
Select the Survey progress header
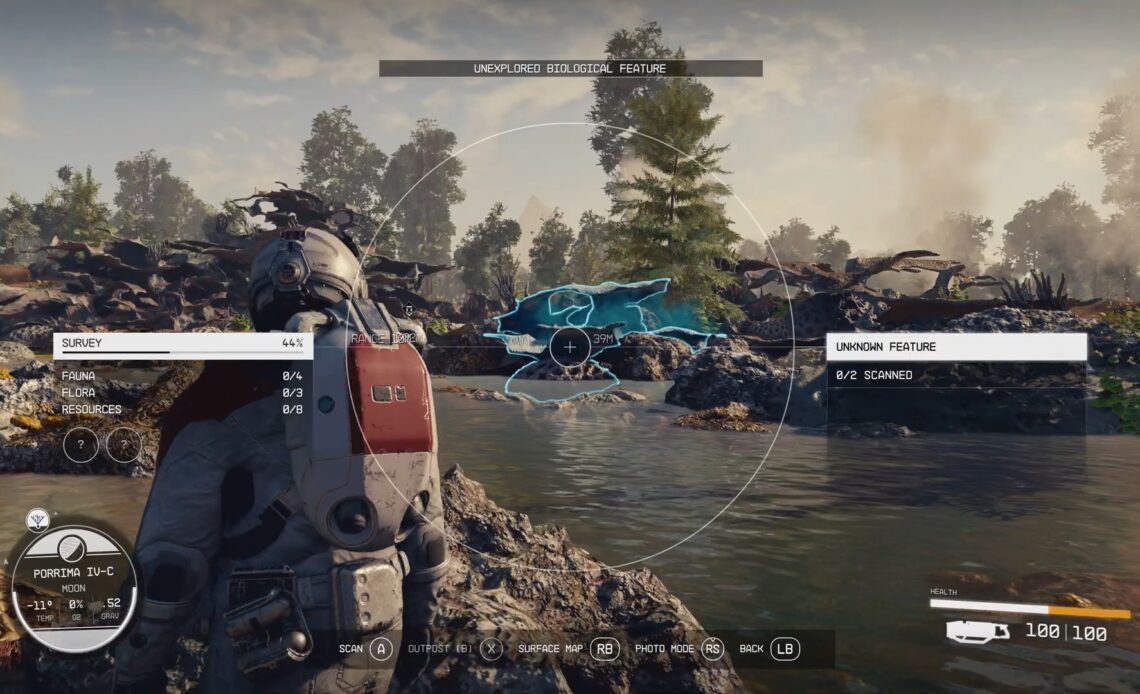coord(182,344)
